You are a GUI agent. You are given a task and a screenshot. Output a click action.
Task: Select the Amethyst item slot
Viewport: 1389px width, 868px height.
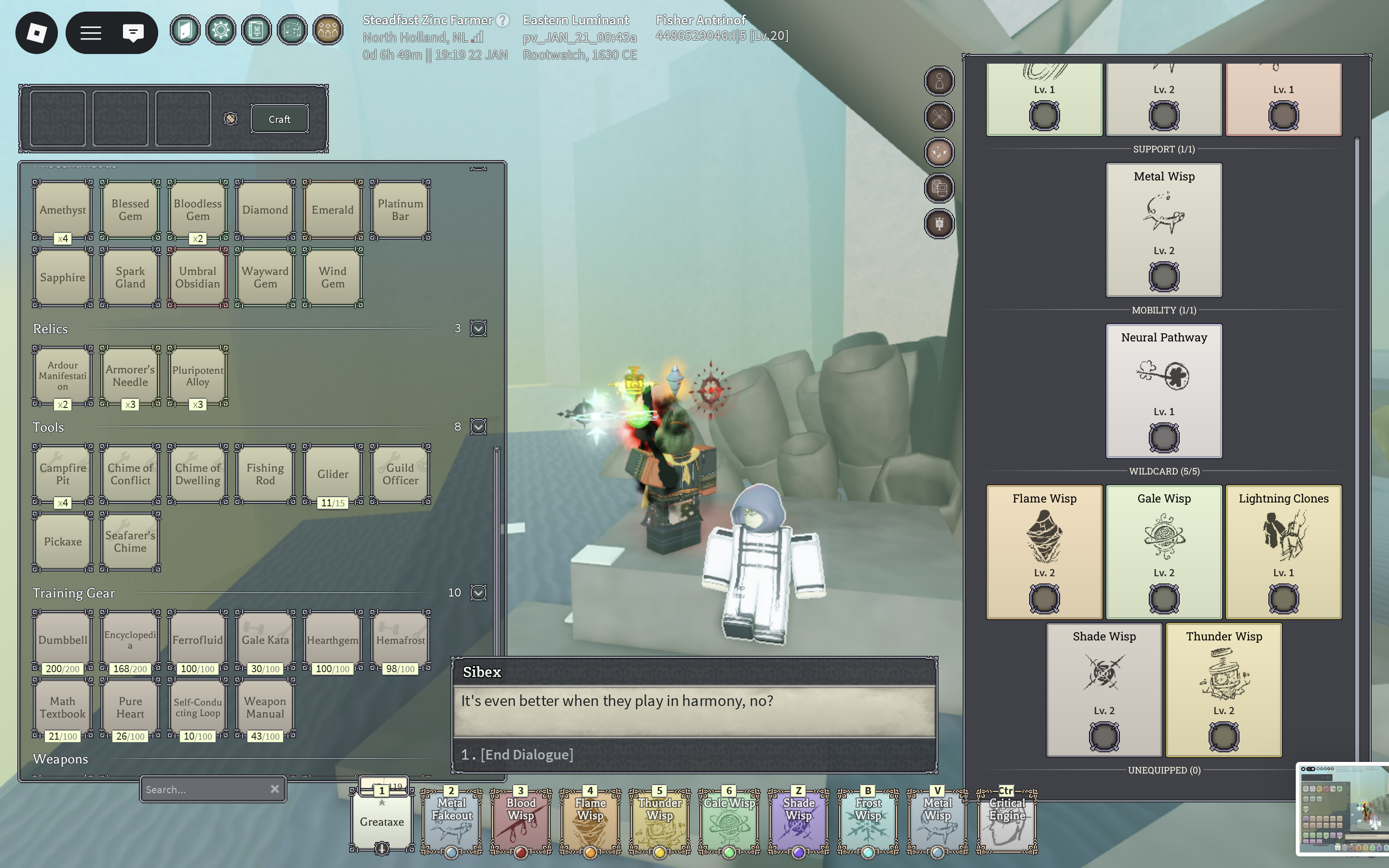[x=63, y=210]
